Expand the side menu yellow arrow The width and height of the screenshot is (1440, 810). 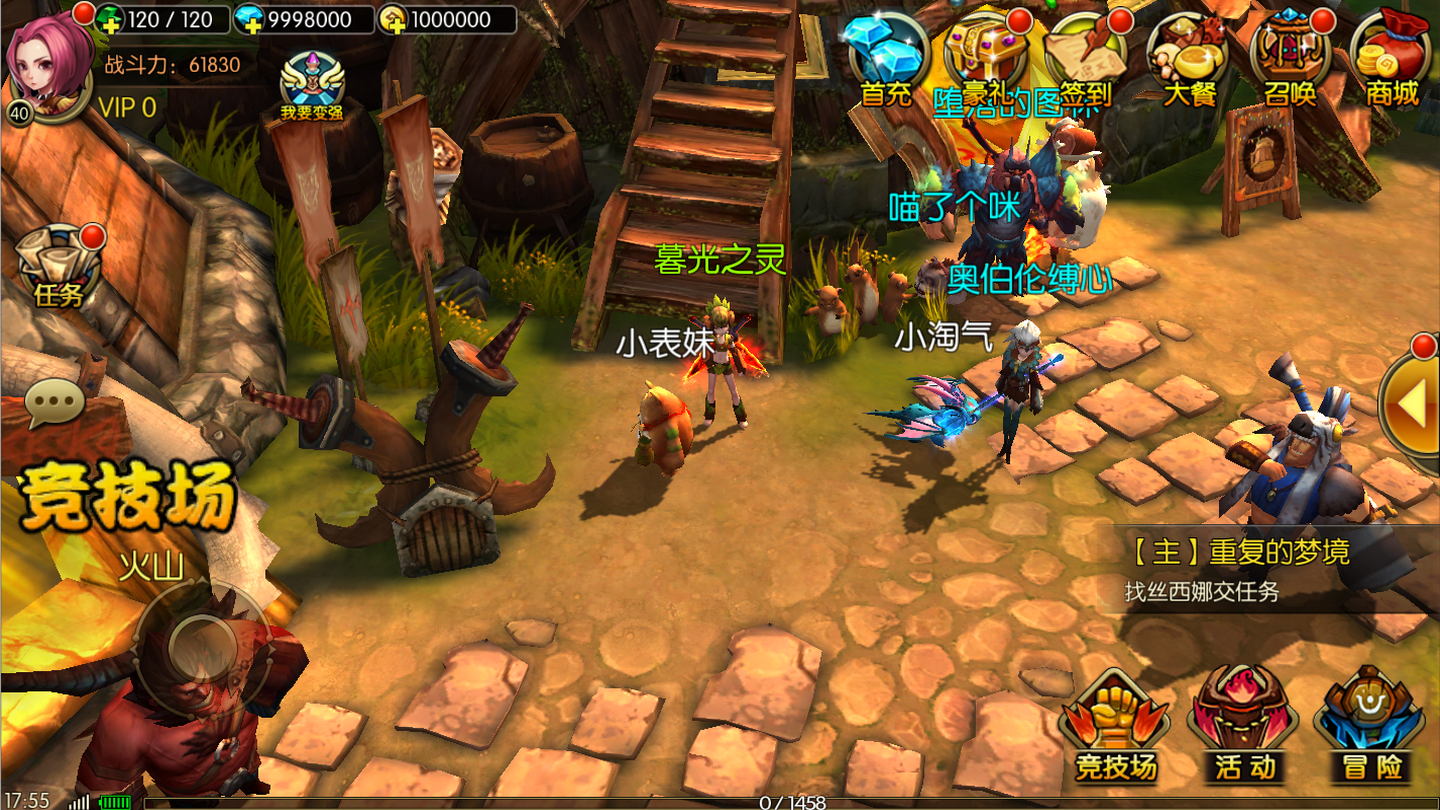pos(1411,404)
